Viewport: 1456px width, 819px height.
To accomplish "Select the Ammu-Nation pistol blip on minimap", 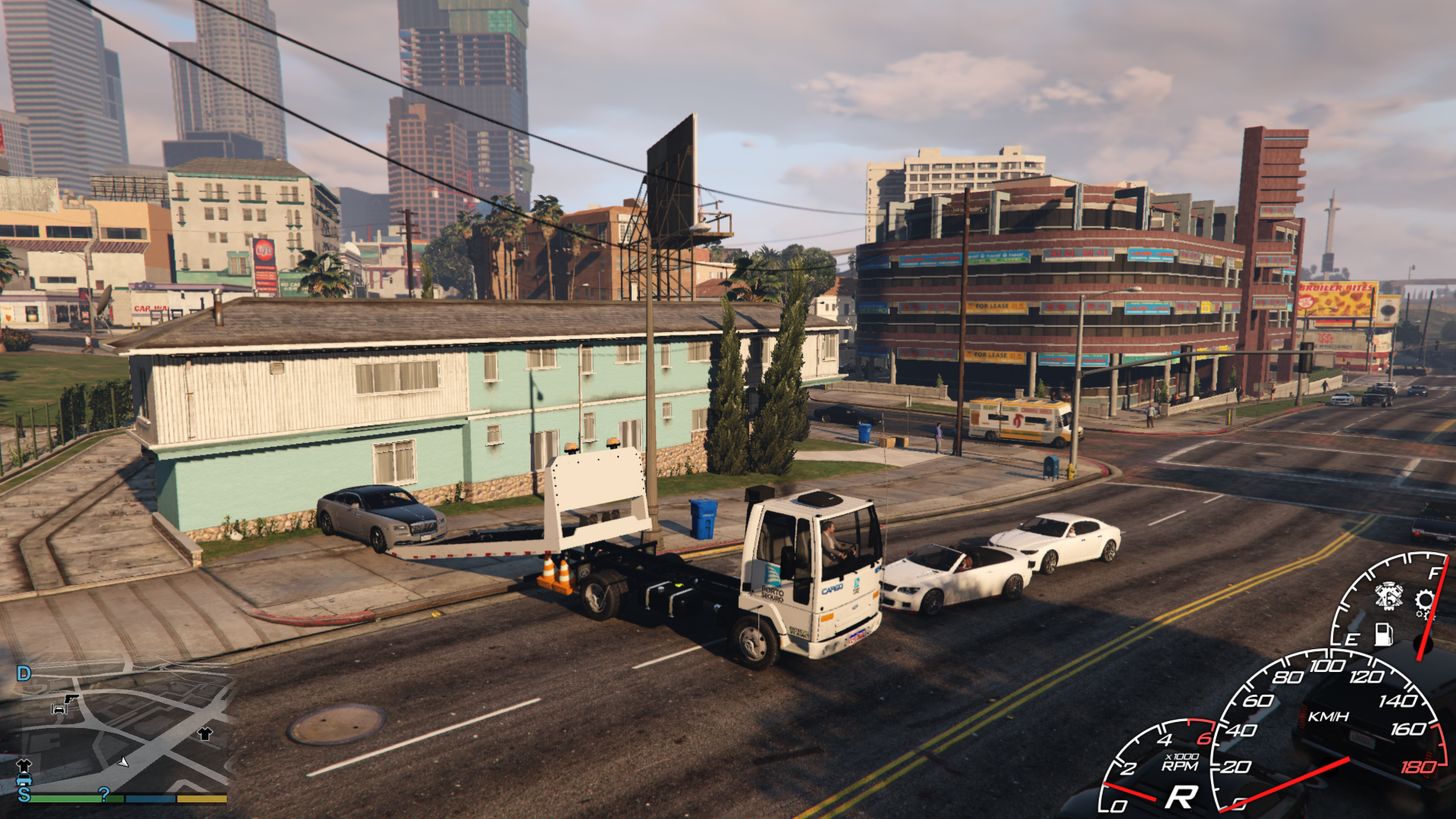I will [71, 698].
